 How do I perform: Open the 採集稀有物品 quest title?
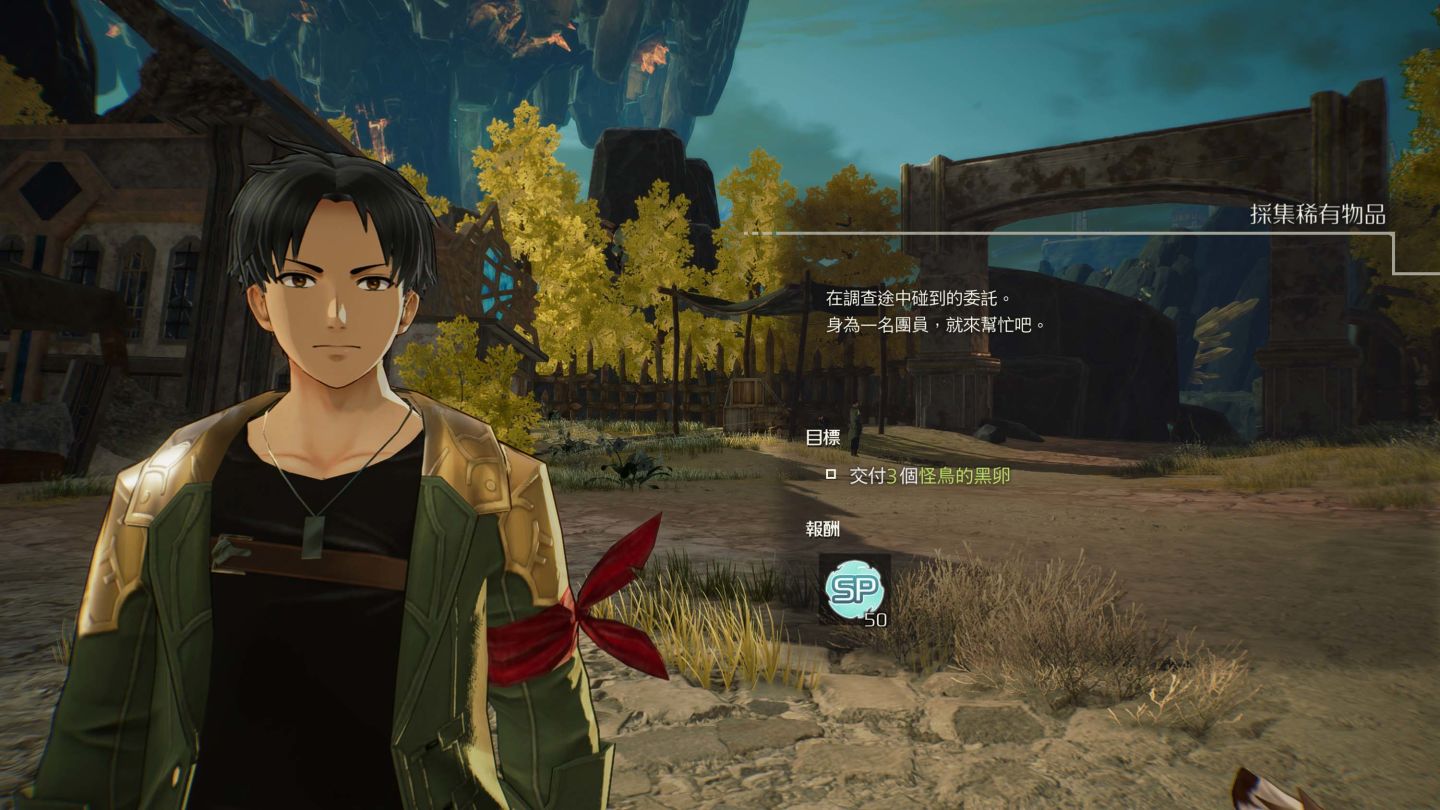pyautogui.click(x=1318, y=214)
